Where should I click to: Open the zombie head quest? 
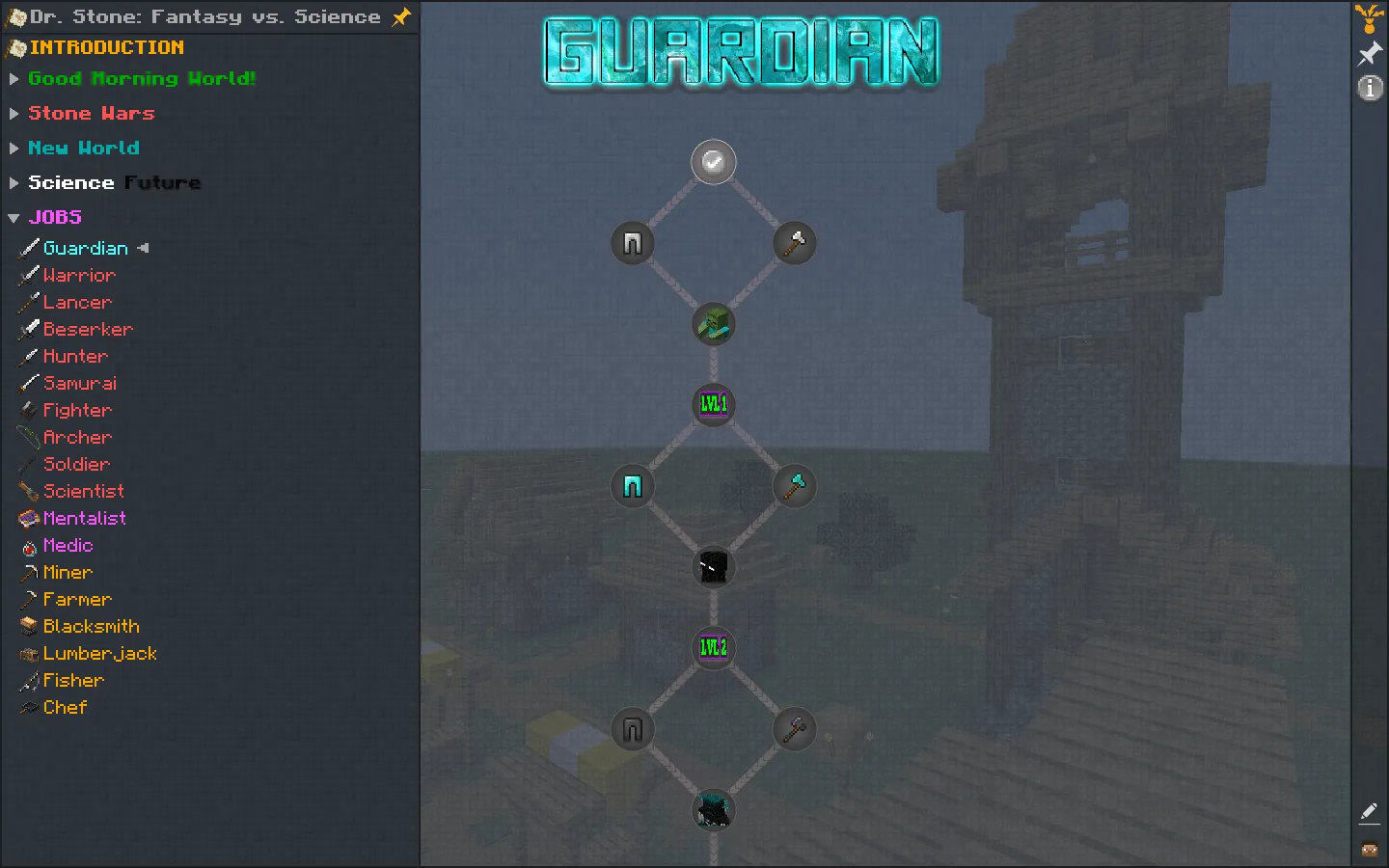[713, 325]
